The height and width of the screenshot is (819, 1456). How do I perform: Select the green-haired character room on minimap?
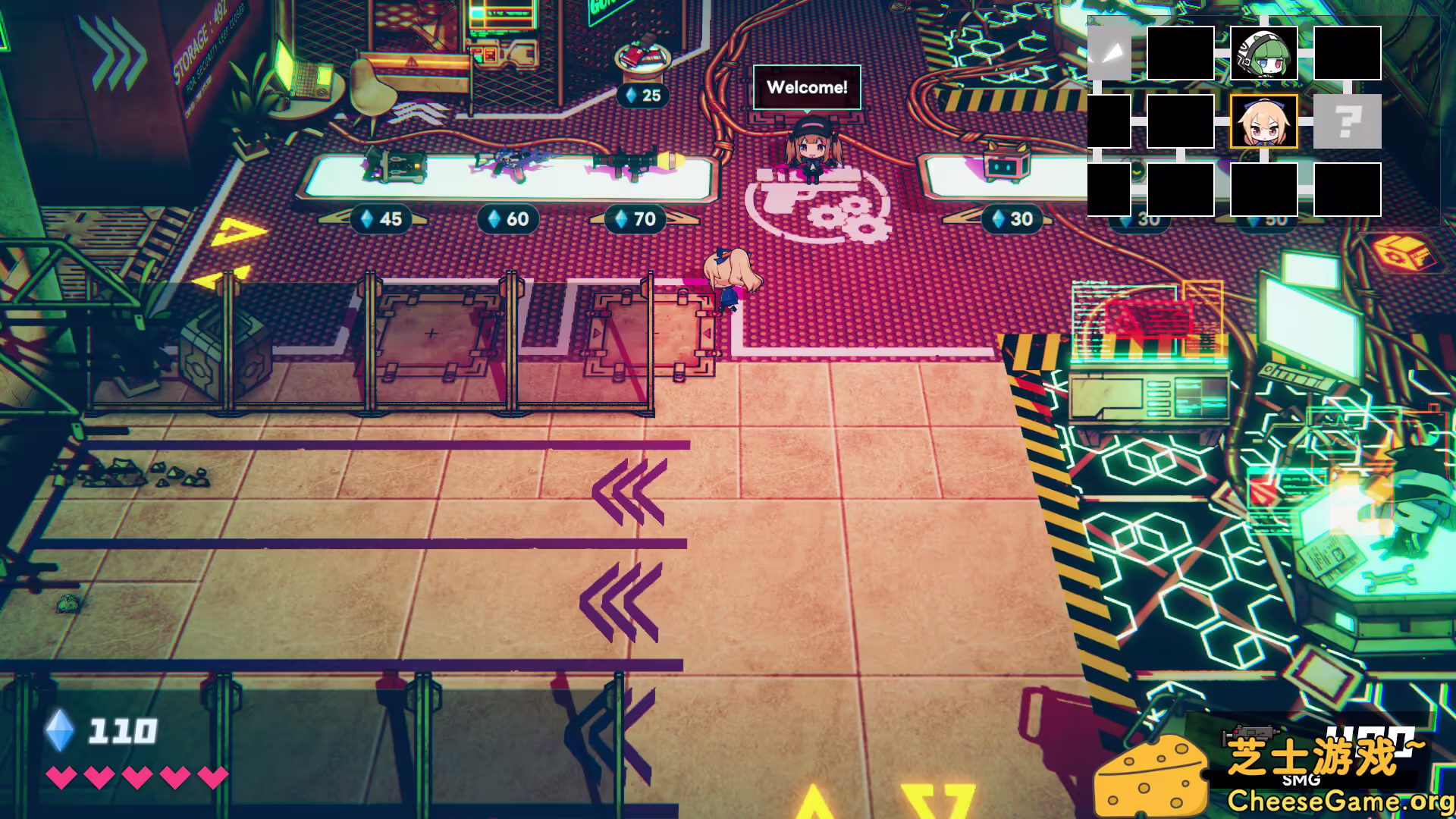[x=1263, y=53]
